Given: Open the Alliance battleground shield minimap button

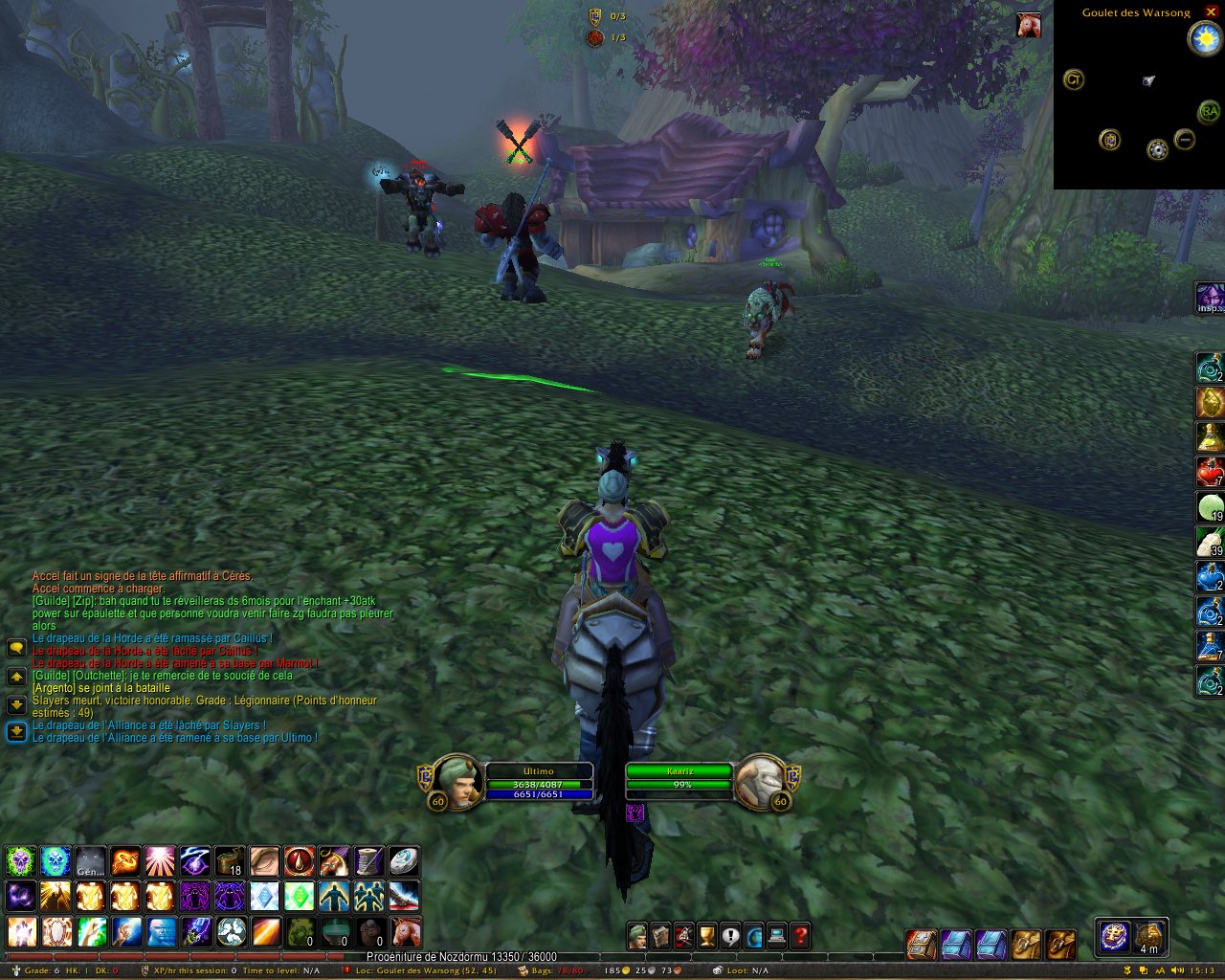Looking at the screenshot, I should [1110, 141].
